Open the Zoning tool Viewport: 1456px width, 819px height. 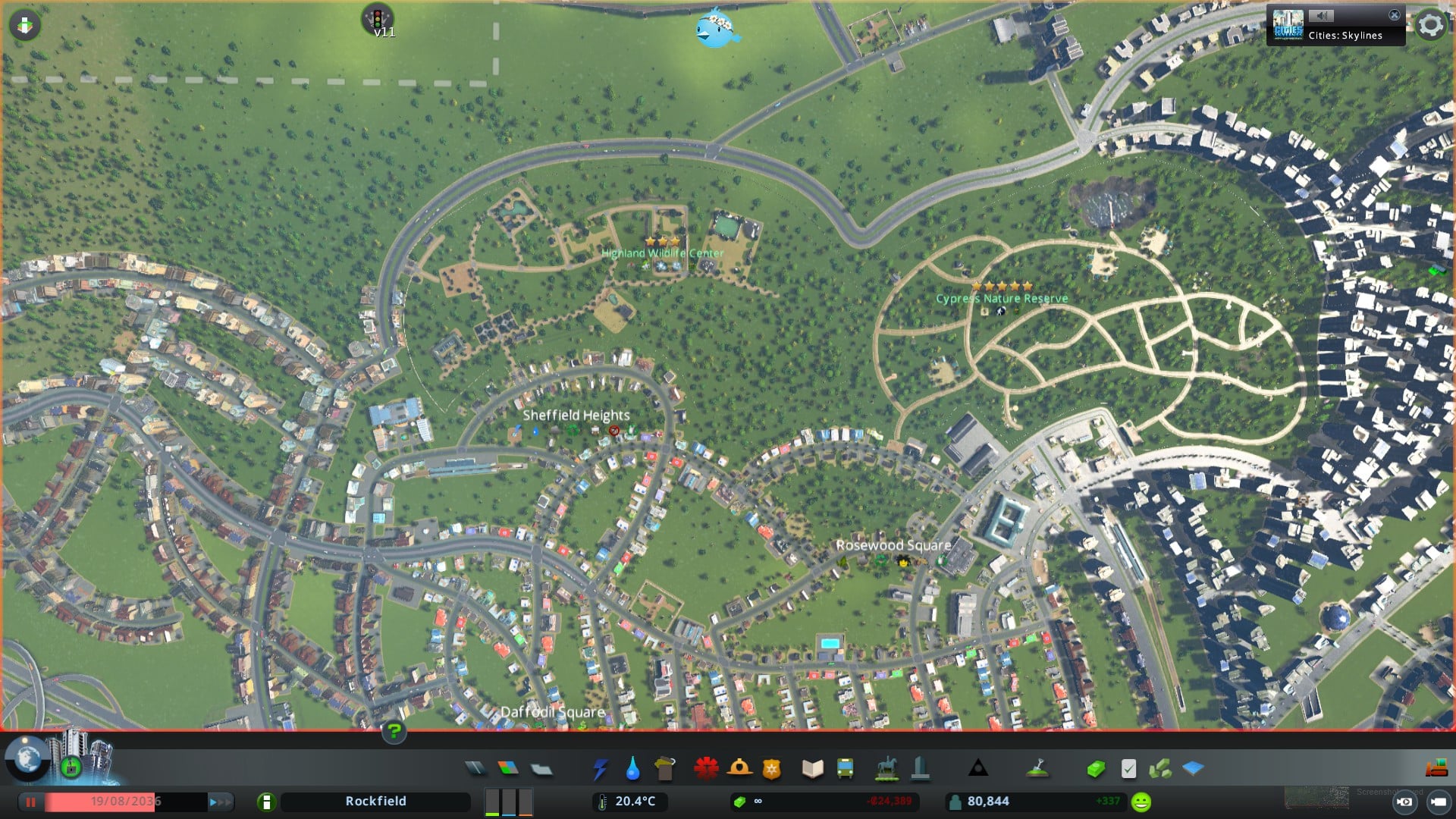click(x=508, y=769)
